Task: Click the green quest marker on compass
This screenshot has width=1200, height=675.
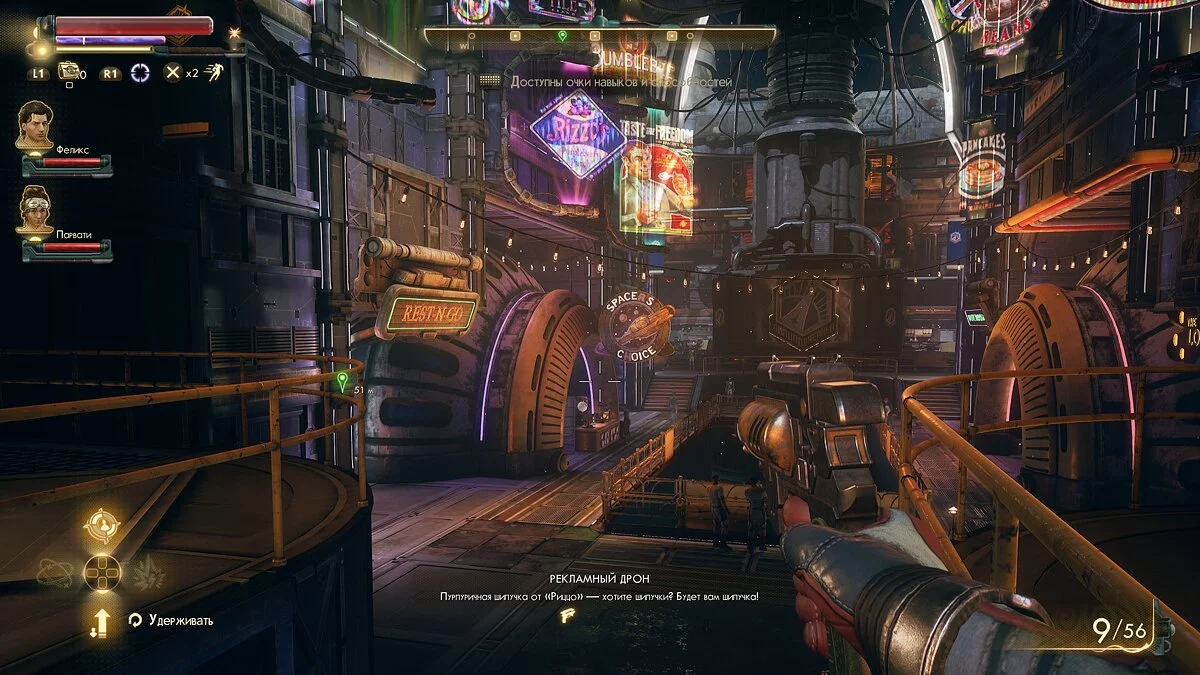Action: 562,36
